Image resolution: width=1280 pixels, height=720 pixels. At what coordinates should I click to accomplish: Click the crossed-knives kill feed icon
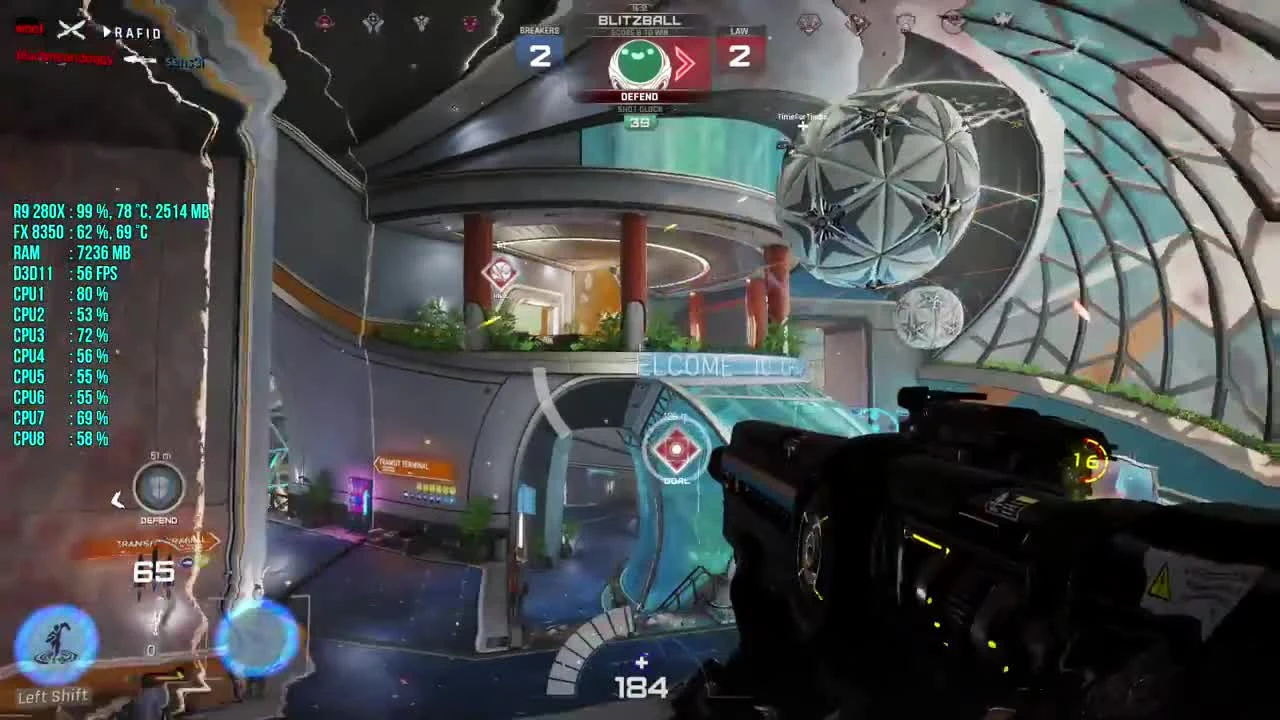(70, 29)
